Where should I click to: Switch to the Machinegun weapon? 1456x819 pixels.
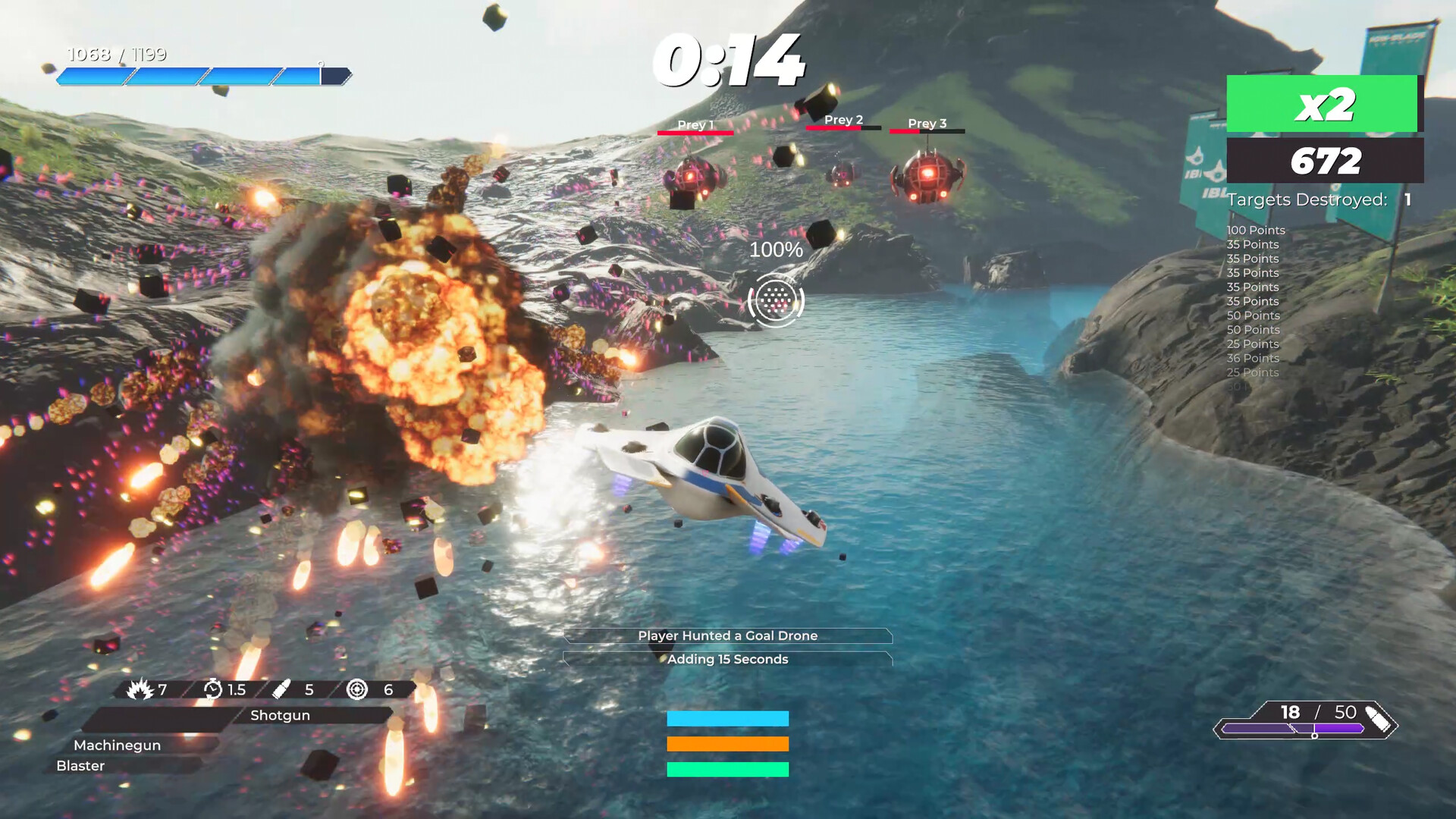[x=118, y=745]
